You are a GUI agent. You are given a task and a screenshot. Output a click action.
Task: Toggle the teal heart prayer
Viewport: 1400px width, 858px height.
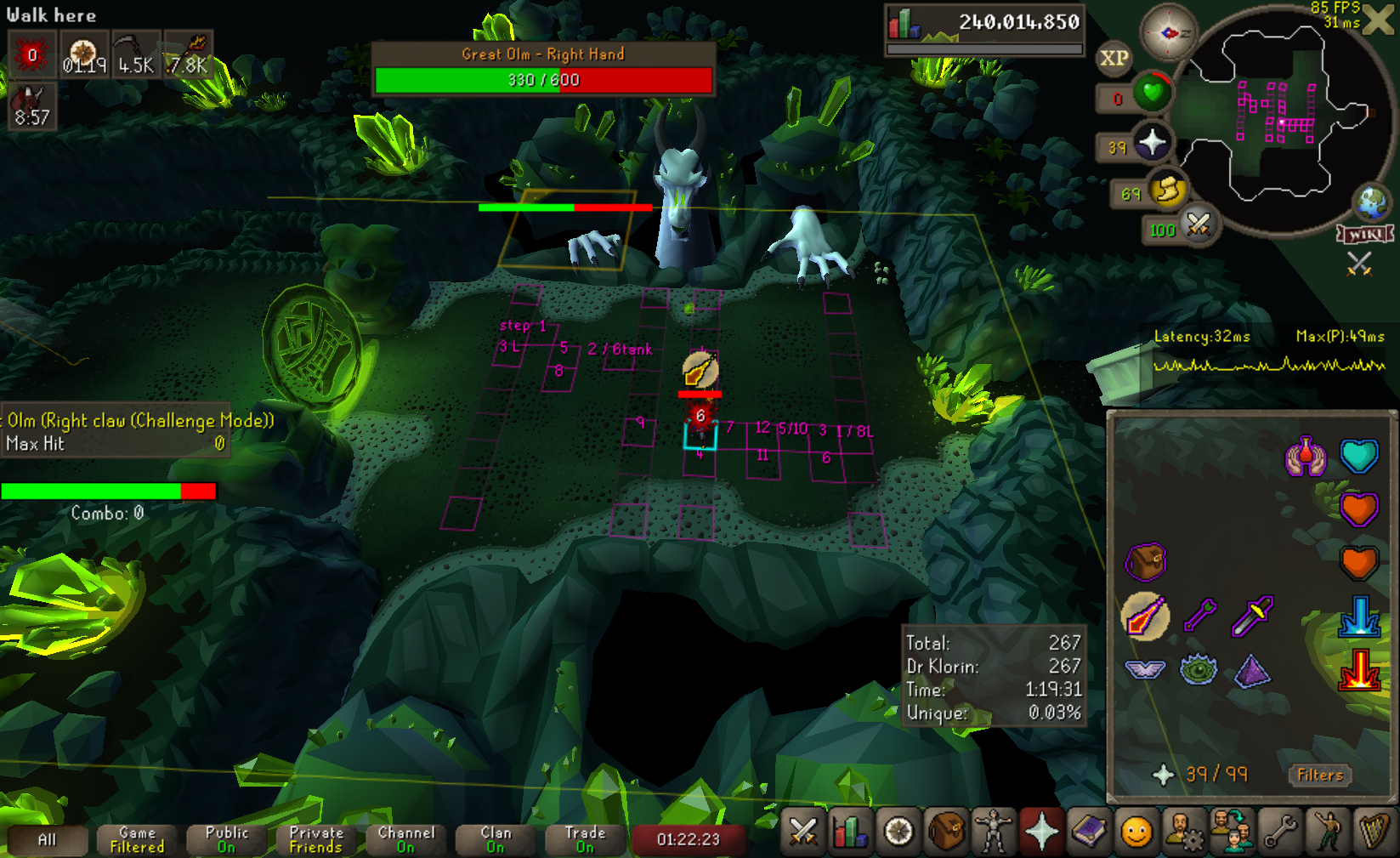tap(1358, 457)
